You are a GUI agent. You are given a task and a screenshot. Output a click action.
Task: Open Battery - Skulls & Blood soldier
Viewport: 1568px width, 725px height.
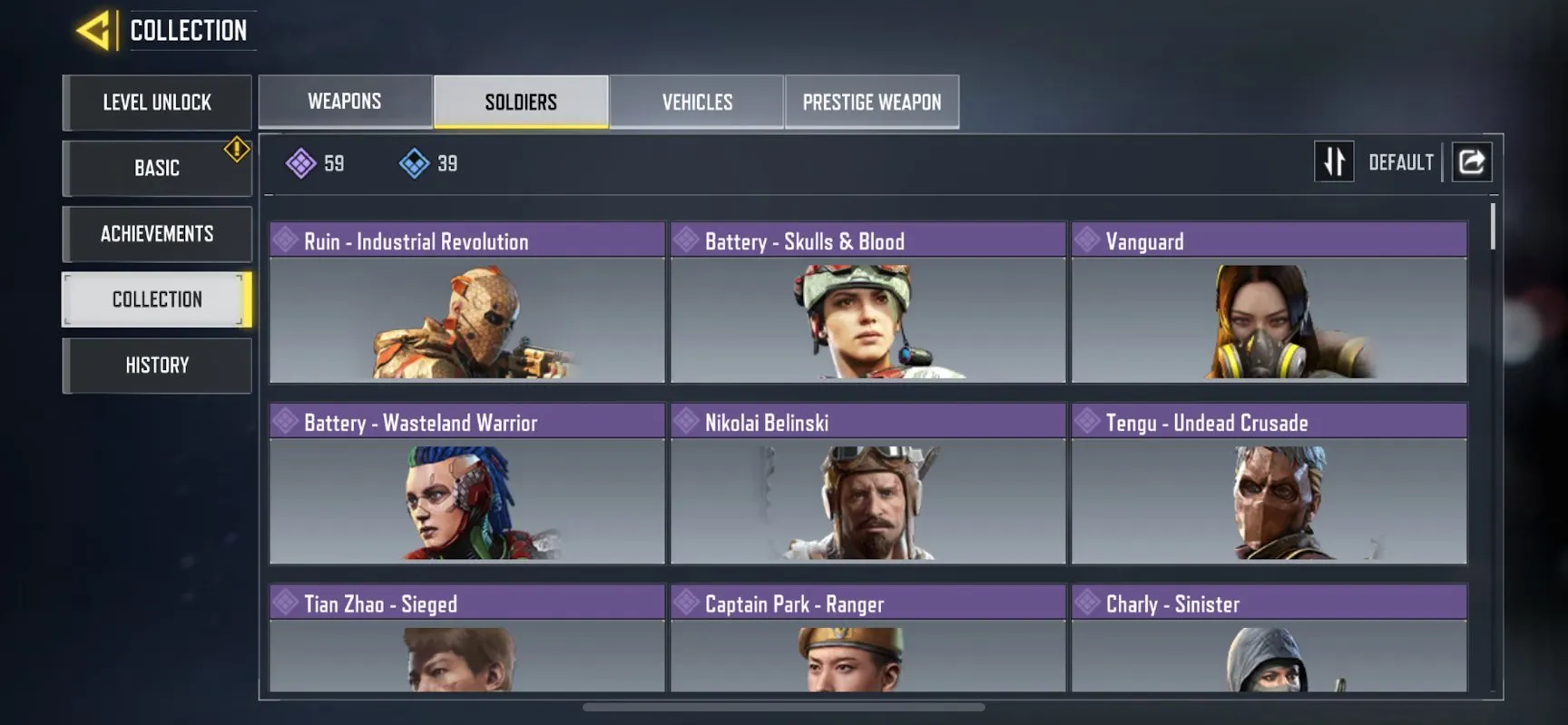867,318
